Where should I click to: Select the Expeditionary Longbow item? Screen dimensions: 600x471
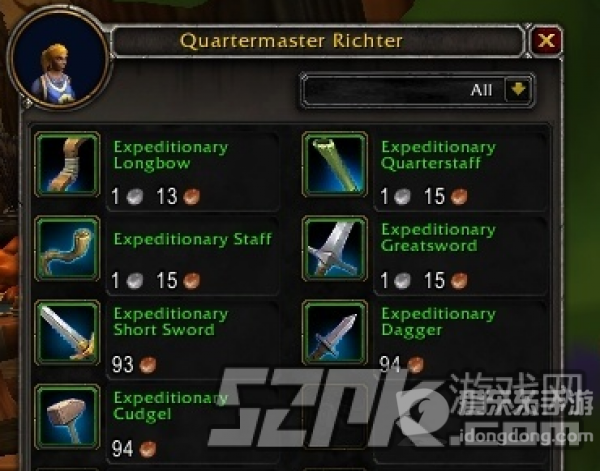67,163
